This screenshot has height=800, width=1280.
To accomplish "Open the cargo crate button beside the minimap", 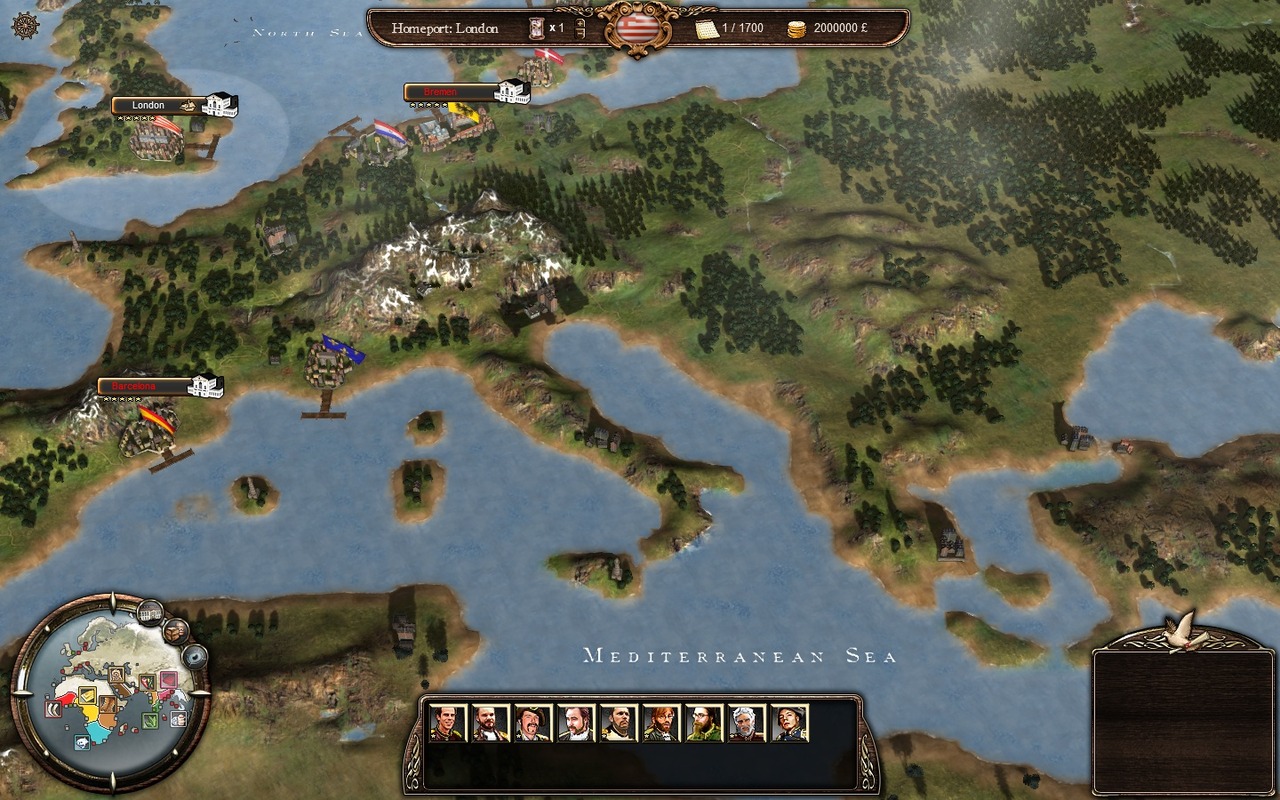I will 176,631.
